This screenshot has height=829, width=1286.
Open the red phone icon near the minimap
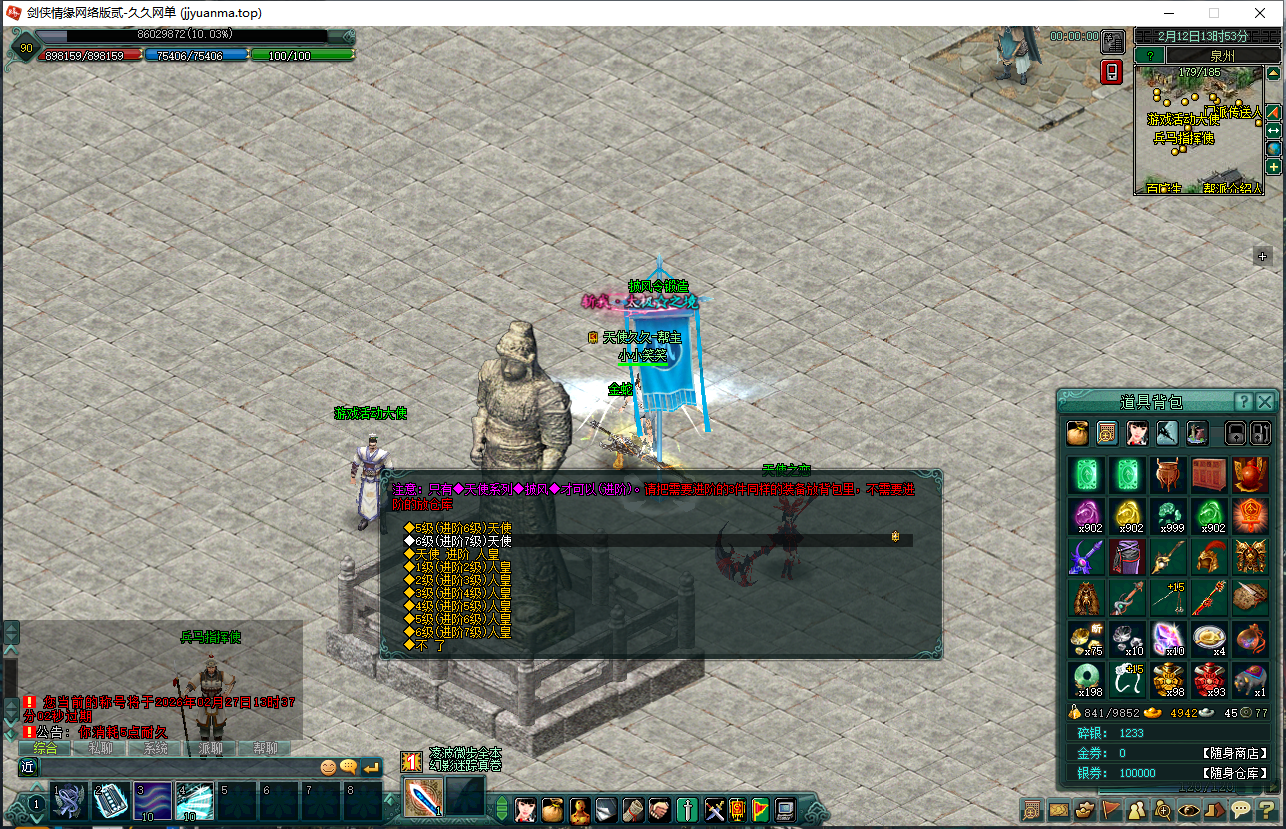(1112, 72)
